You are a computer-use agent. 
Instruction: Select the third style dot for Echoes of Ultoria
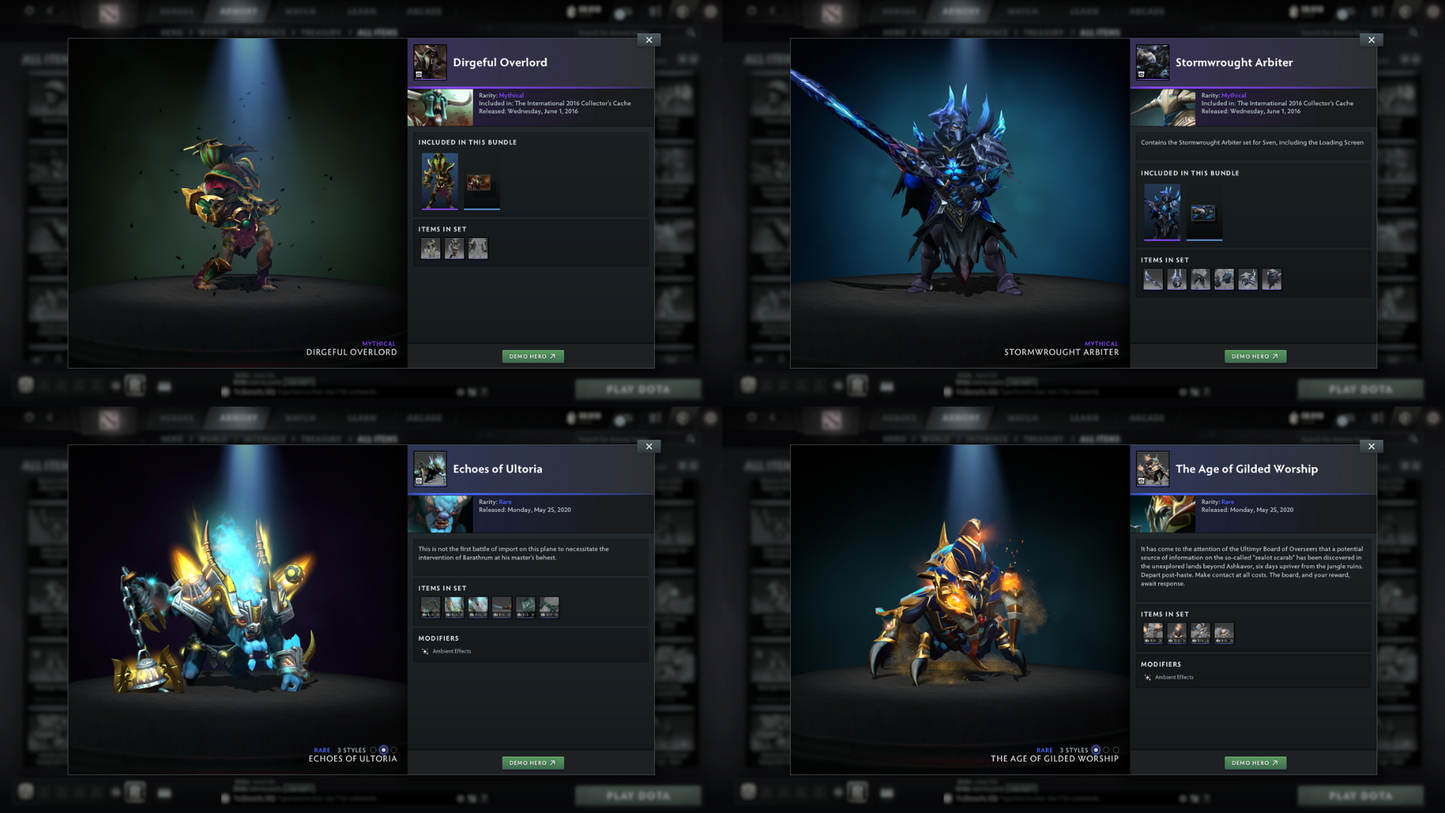coord(393,749)
